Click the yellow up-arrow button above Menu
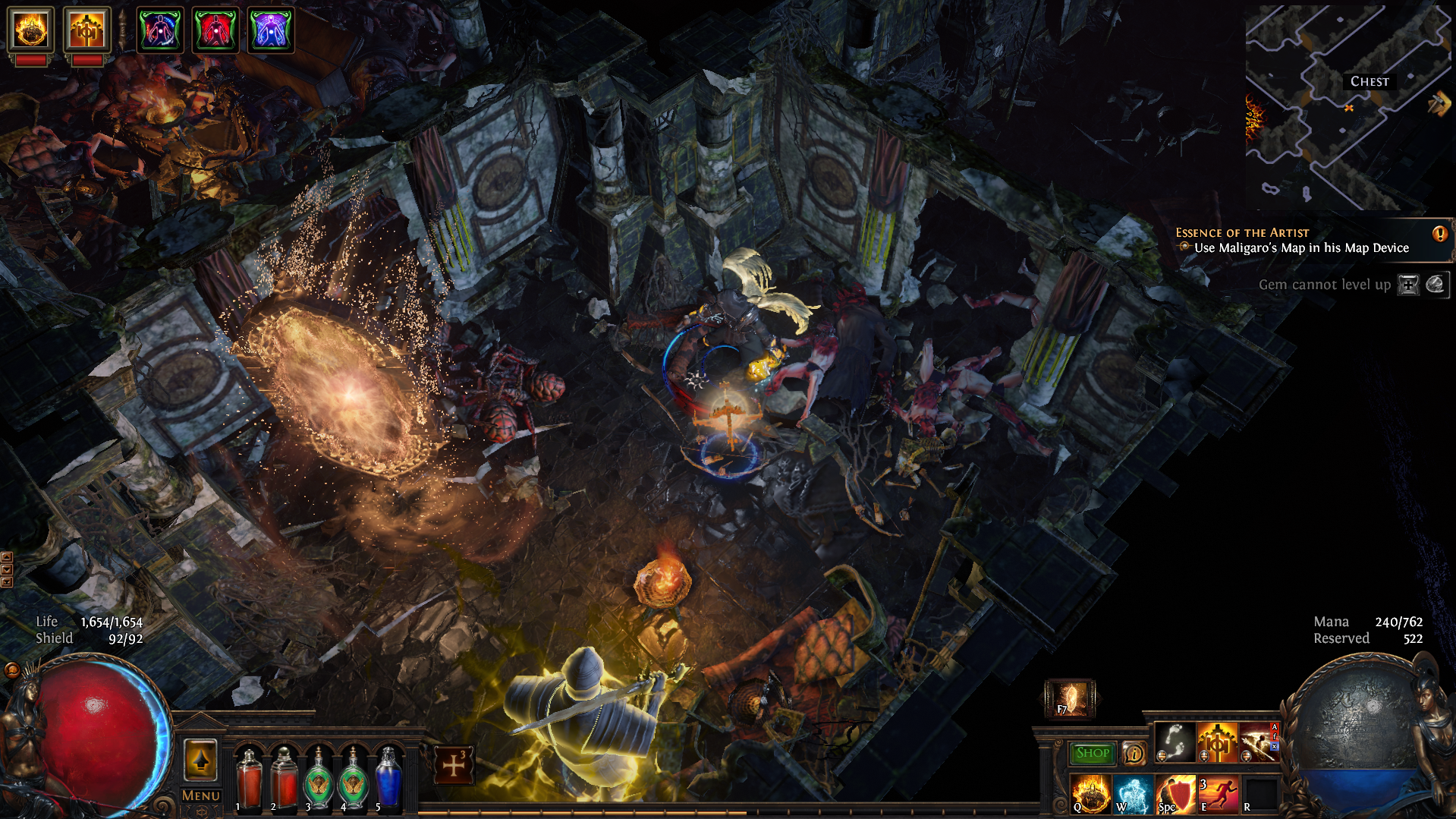The height and width of the screenshot is (819, 1456). point(201,760)
